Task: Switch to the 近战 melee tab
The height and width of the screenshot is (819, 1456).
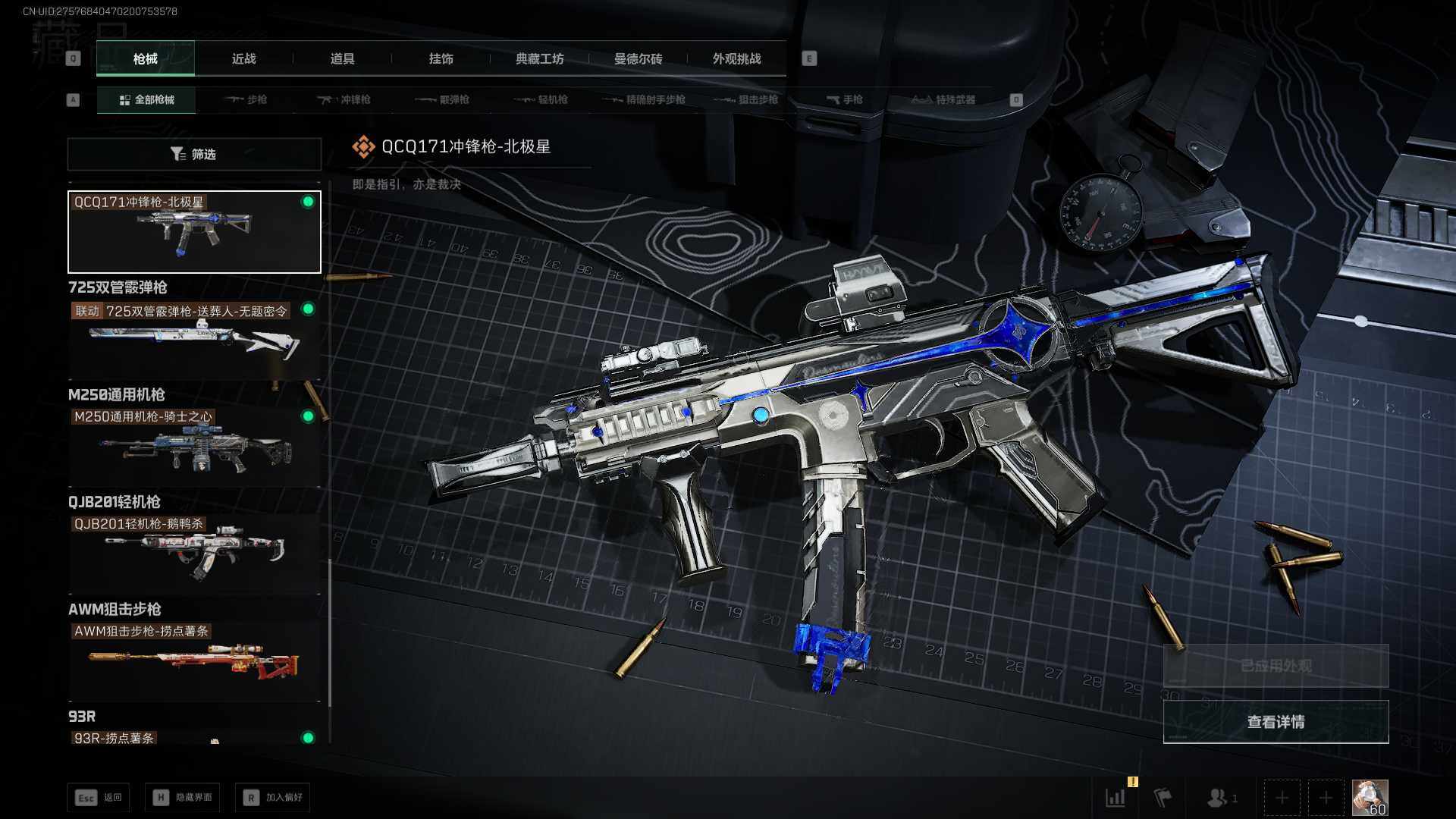Action: pos(243,58)
